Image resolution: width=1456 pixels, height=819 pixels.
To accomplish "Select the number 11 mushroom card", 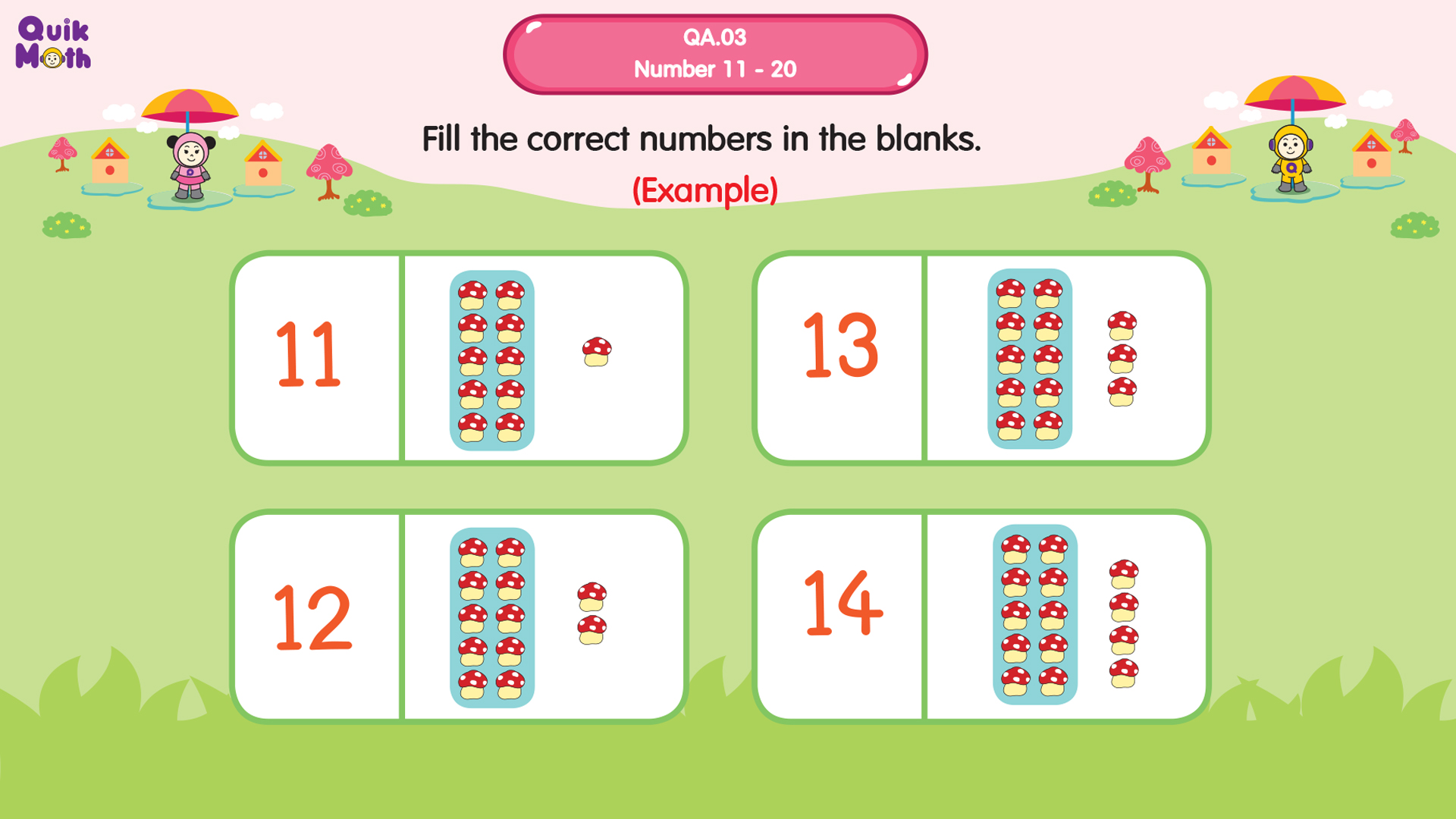I will 459,358.
